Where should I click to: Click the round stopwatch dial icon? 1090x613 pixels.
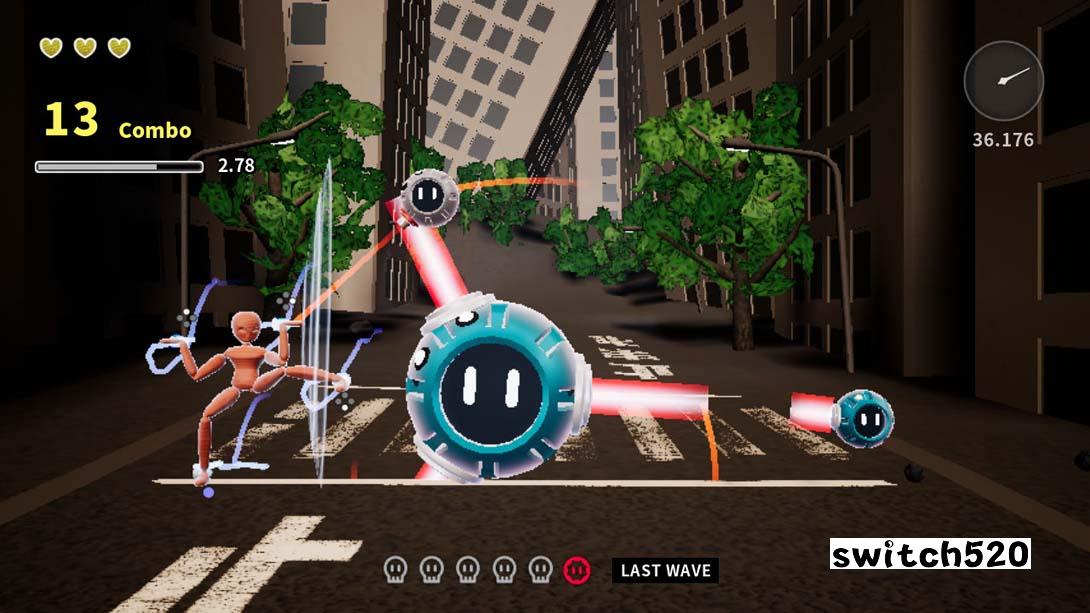click(x=1003, y=81)
